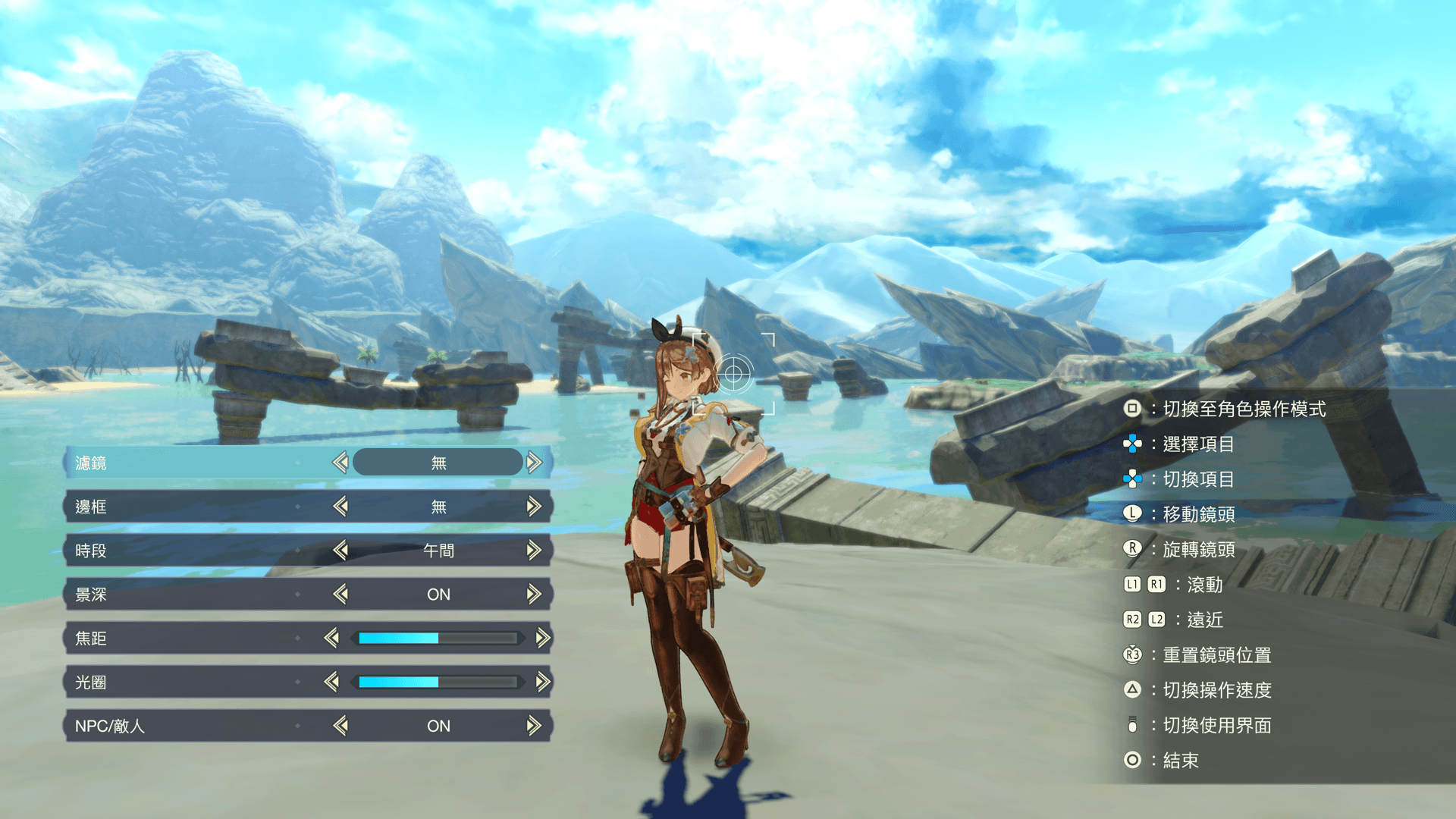The width and height of the screenshot is (1456, 819).
Task: Click the right arrow on 濾鏡 row
Action: 535,462
